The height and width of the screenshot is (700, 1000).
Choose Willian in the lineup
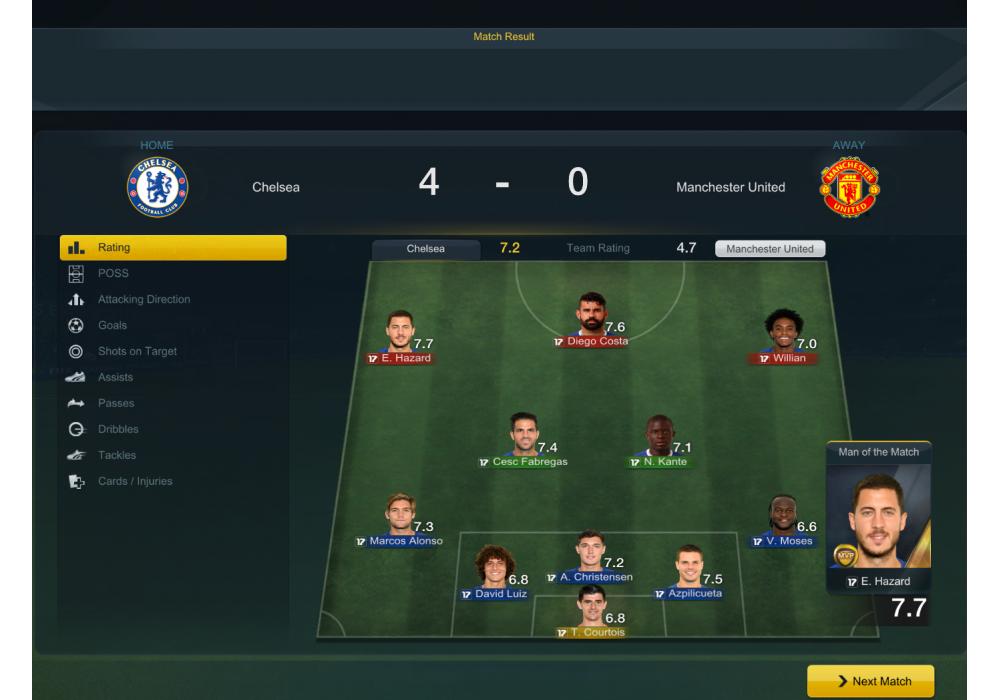pyautogui.click(x=783, y=335)
